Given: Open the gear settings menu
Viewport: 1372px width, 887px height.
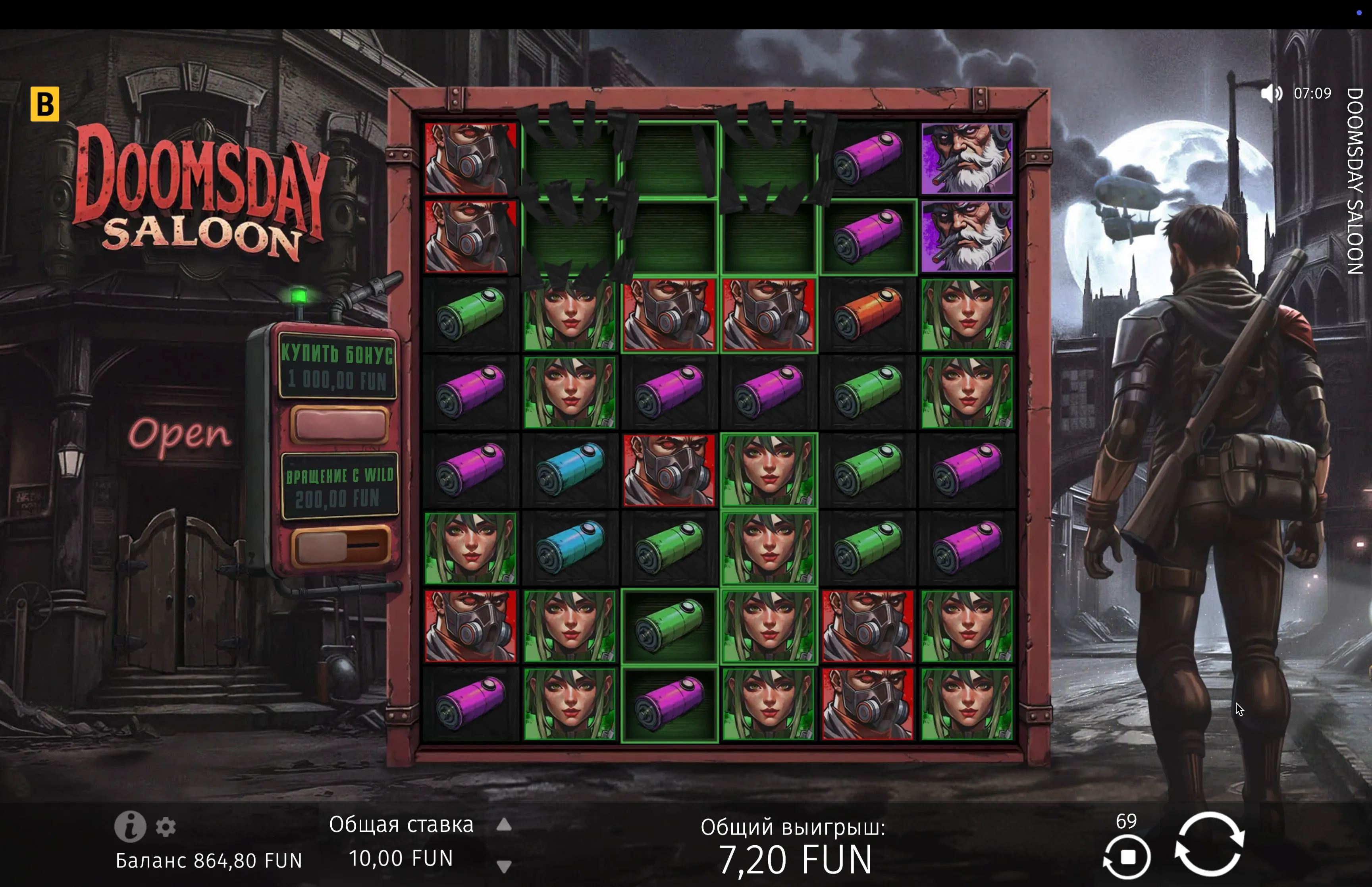Looking at the screenshot, I should pyautogui.click(x=166, y=827).
